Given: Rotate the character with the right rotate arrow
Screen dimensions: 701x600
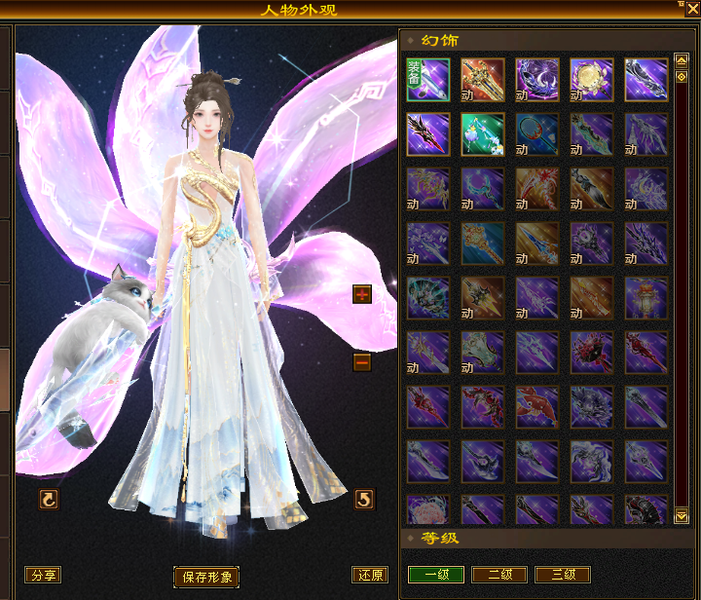Looking at the screenshot, I should tap(365, 498).
